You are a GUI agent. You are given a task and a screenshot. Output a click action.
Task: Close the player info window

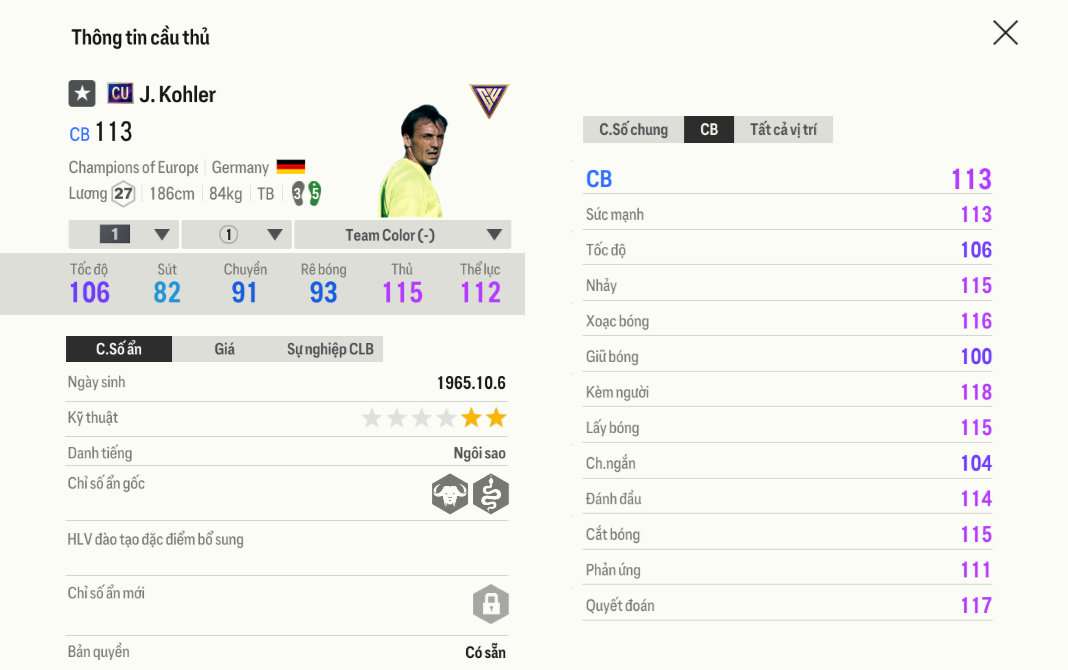click(x=1005, y=33)
